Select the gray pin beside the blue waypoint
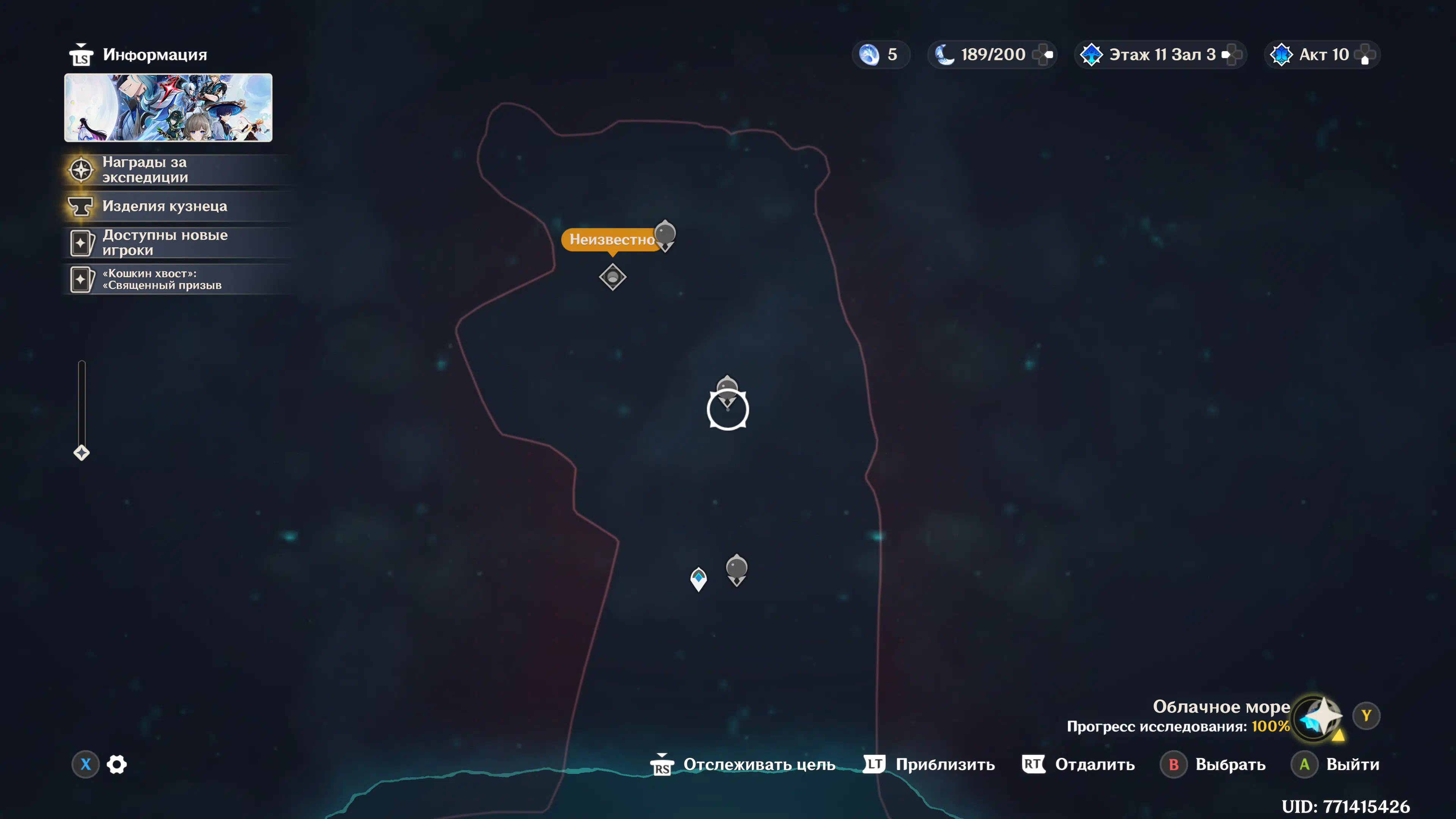This screenshot has height=819, width=1456. pyautogui.click(x=736, y=569)
